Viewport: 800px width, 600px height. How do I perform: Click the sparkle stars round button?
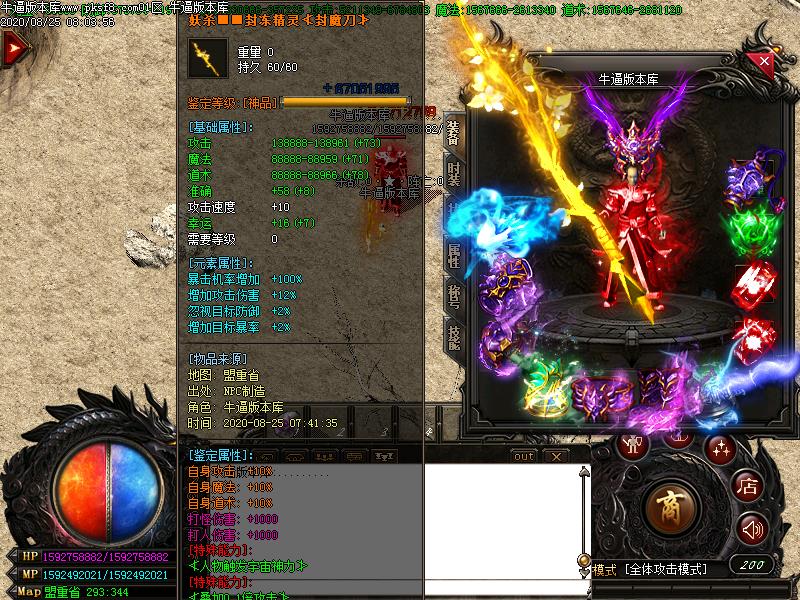(719, 447)
